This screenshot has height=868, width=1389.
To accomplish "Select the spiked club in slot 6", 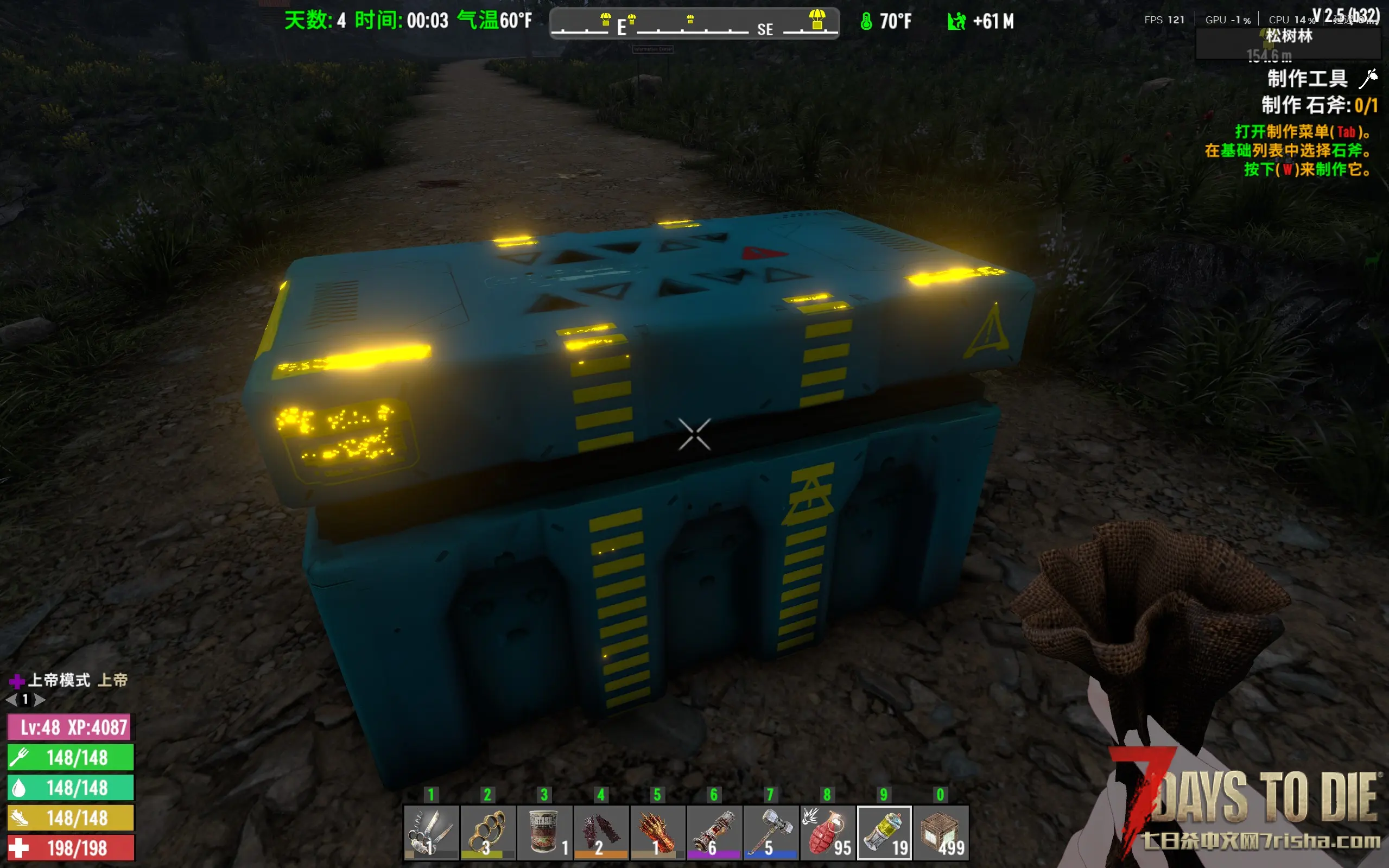I will [713, 832].
